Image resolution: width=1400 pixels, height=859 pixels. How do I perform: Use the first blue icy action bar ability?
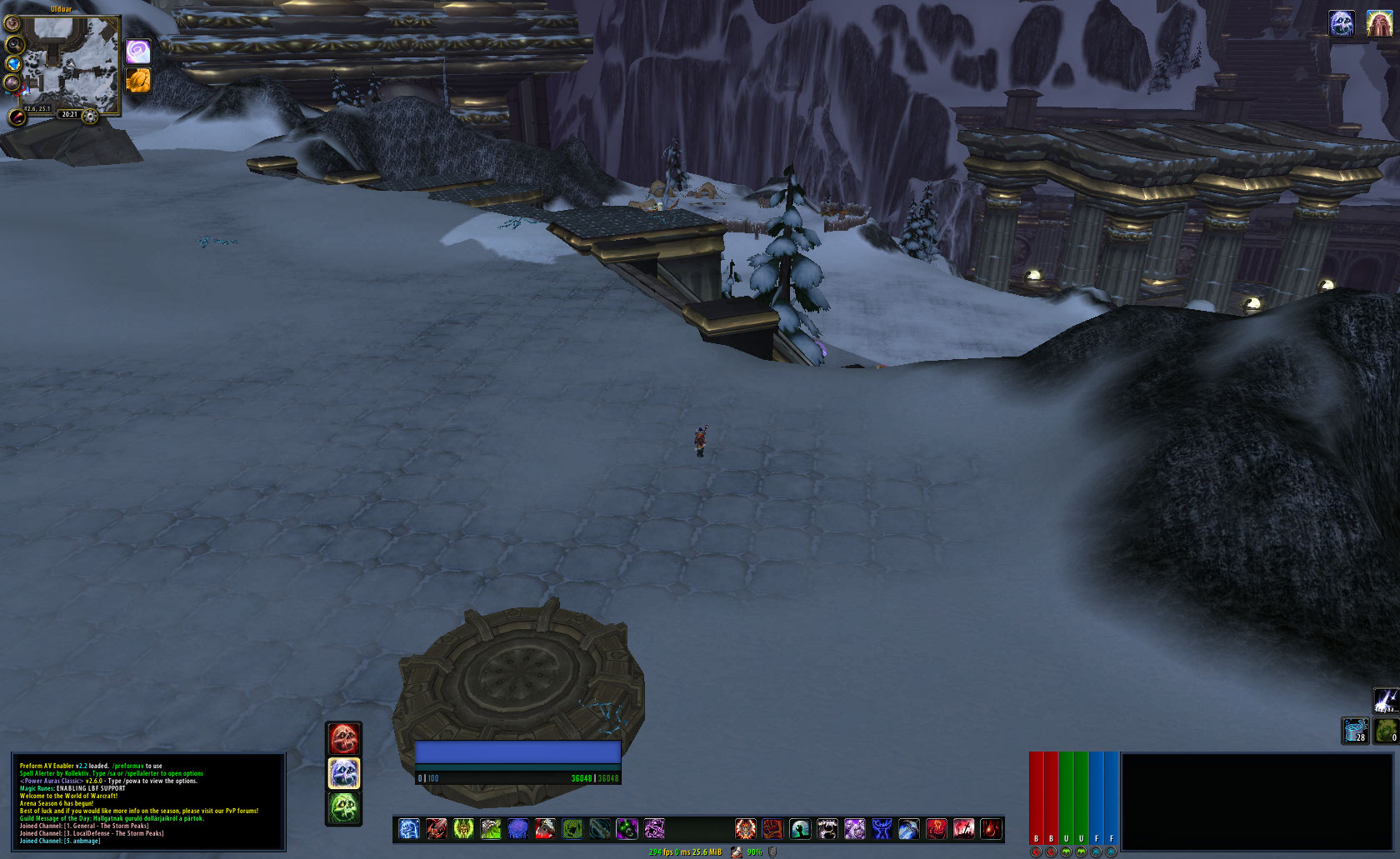[409, 829]
